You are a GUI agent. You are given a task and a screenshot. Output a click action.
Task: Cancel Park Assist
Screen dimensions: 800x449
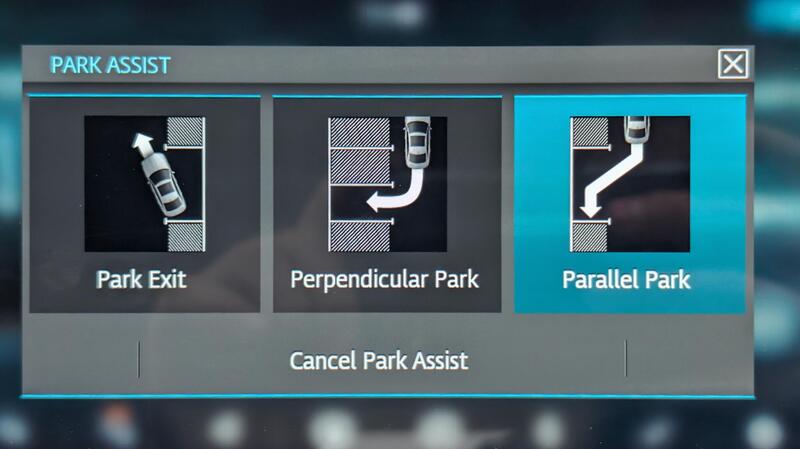click(379, 360)
